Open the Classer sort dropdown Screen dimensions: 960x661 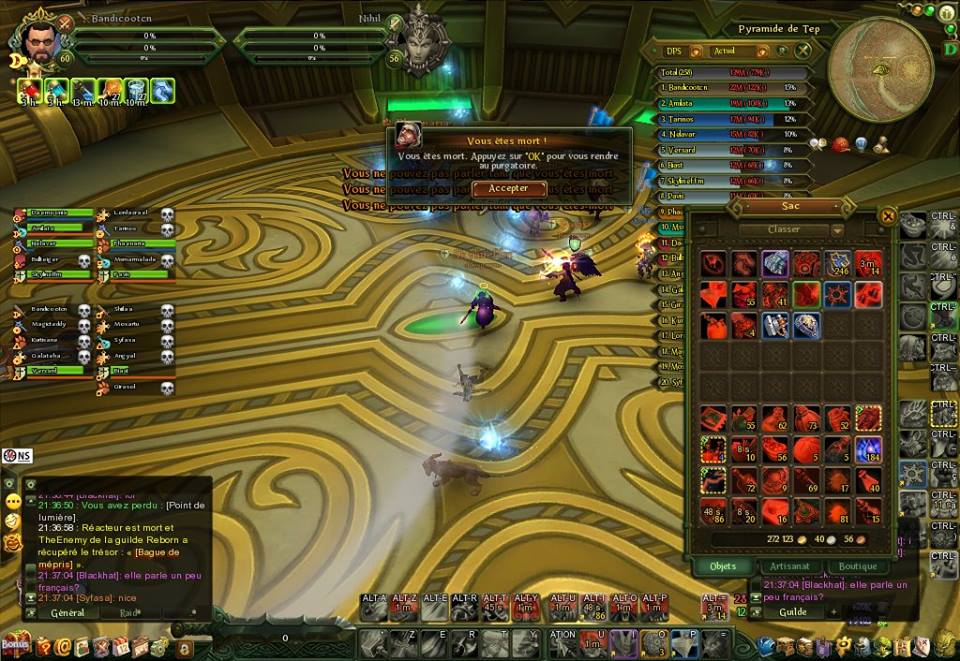790,231
